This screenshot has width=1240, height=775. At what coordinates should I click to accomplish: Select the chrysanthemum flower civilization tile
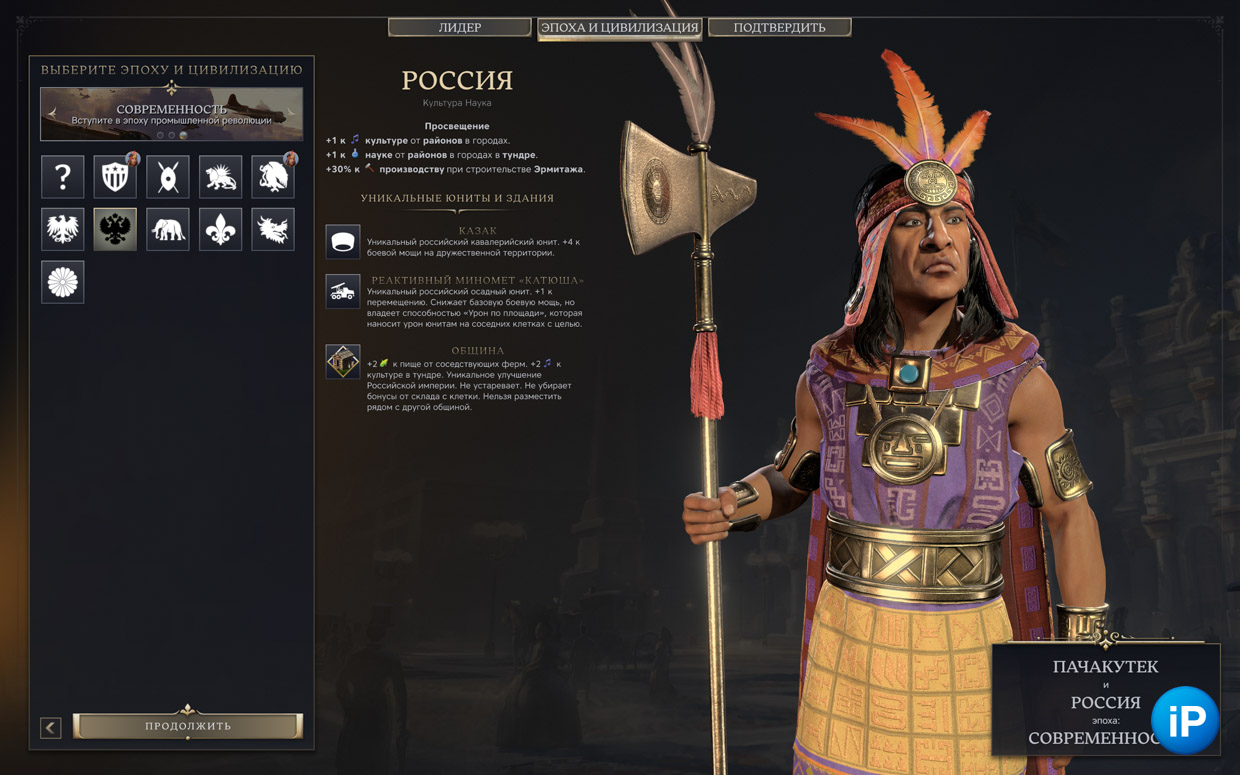[62, 282]
